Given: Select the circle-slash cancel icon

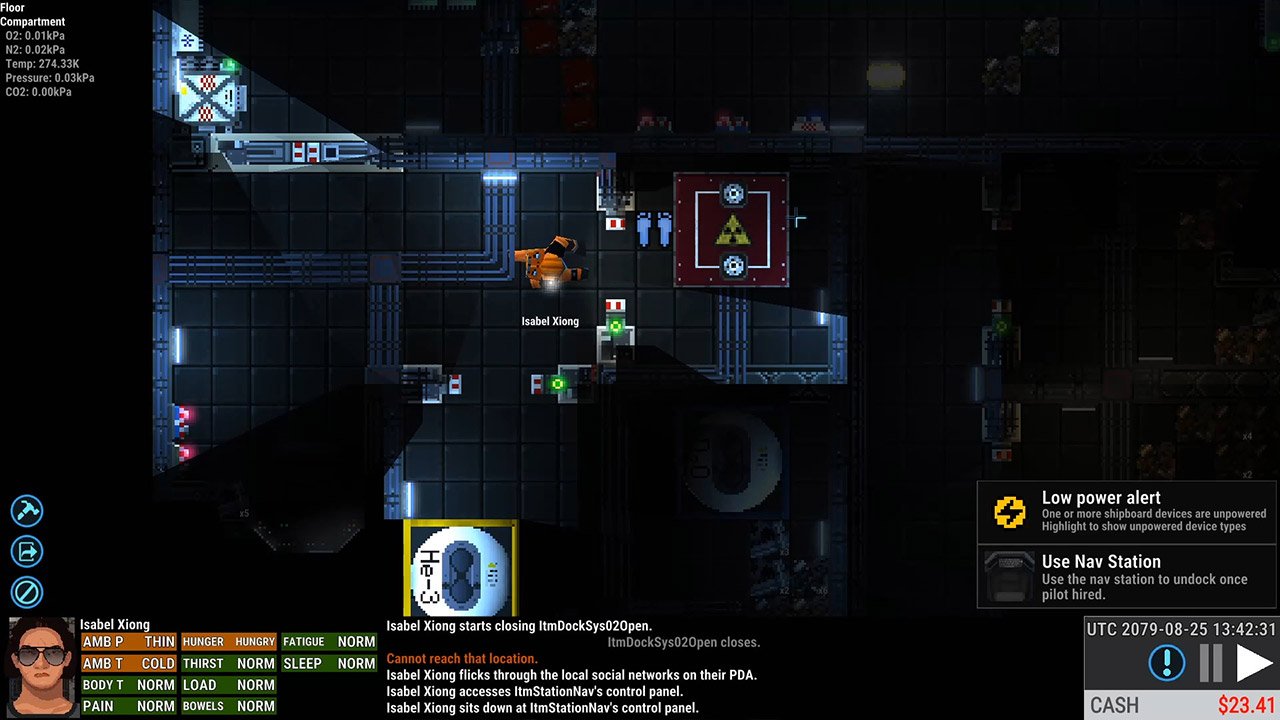Looking at the screenshot, I should (27, 592).
